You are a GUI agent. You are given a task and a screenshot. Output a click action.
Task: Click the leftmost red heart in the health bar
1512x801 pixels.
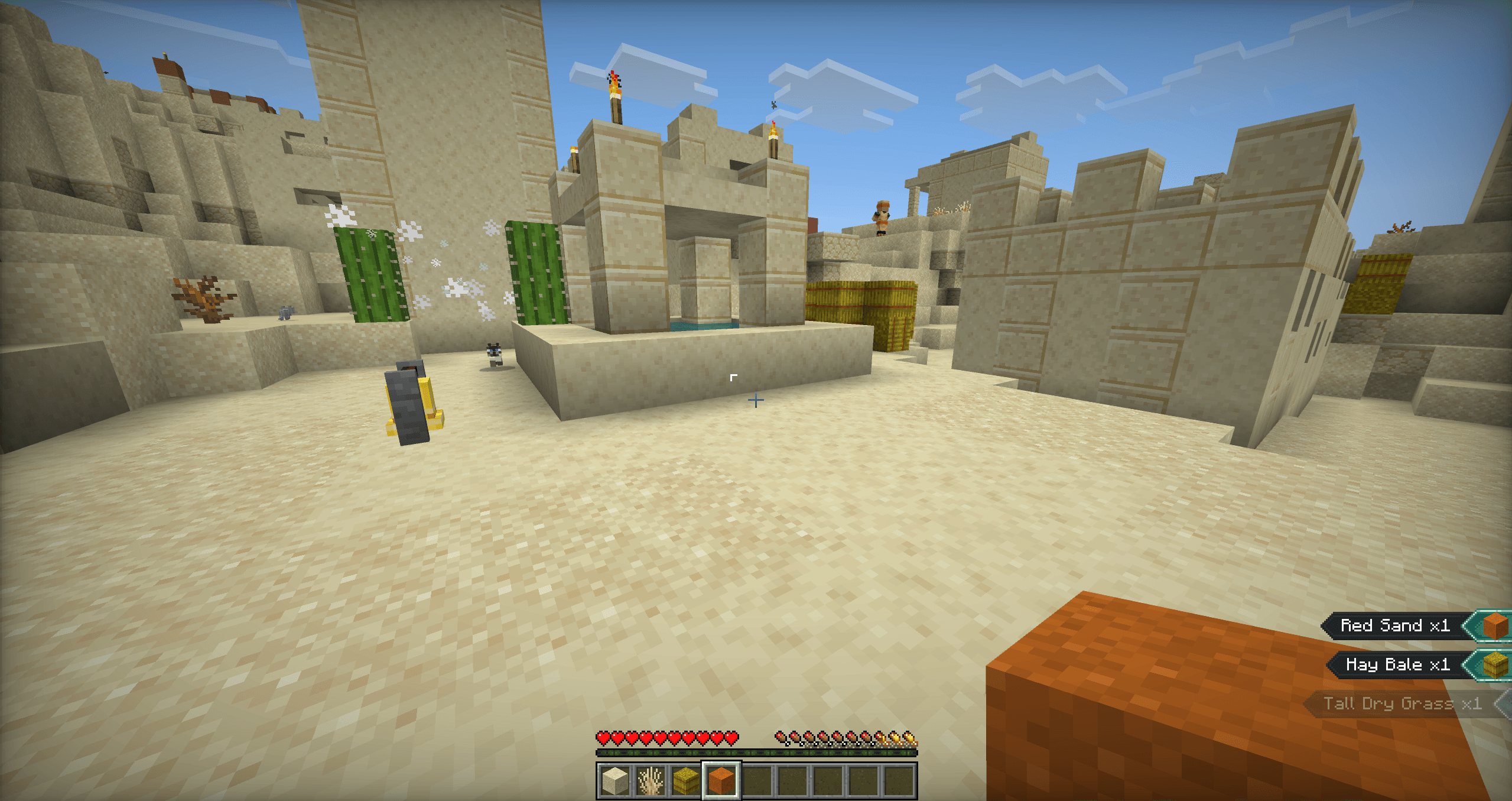[603, 737]
